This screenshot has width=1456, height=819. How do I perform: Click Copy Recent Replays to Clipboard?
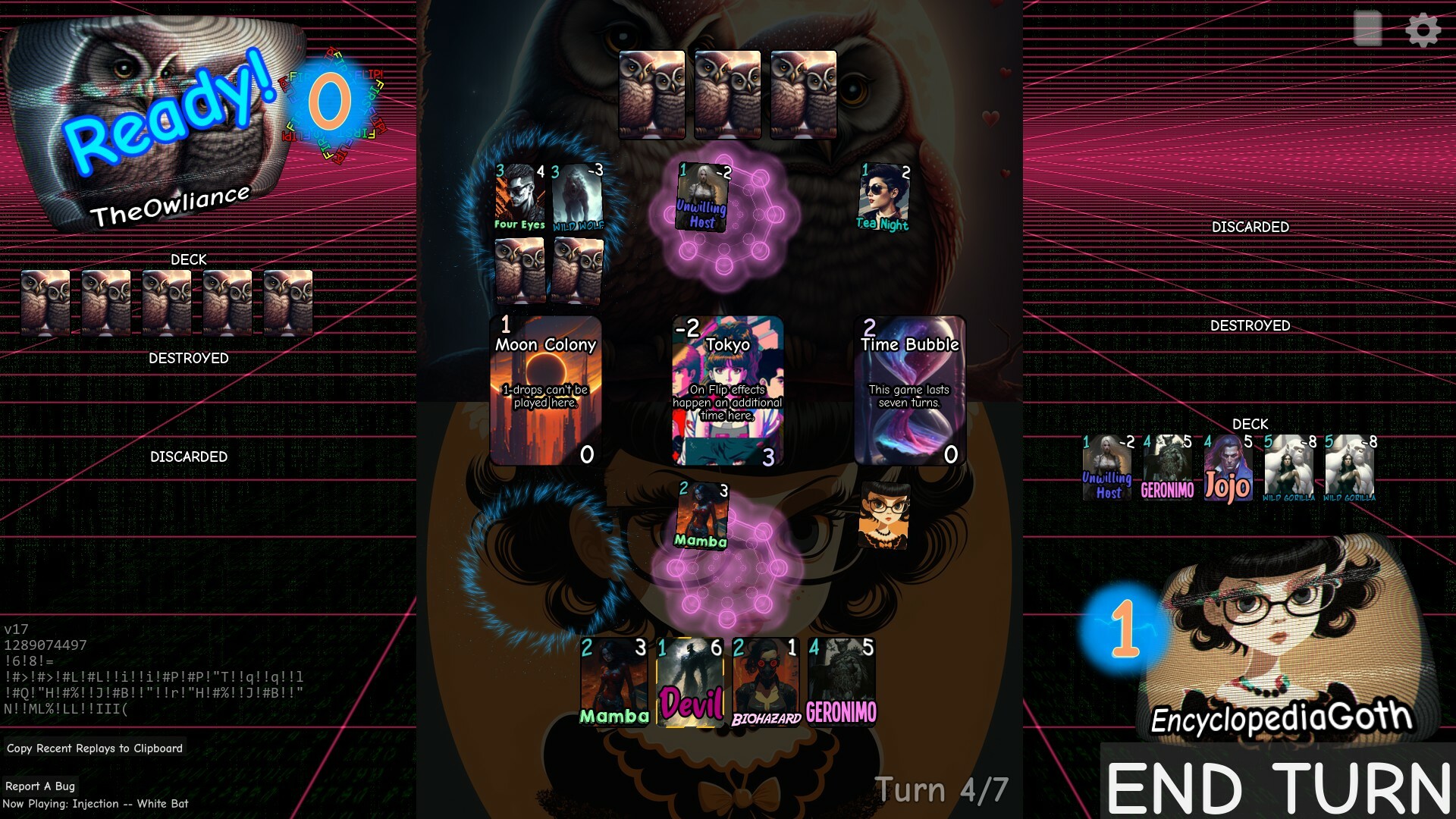click(94, 748)
